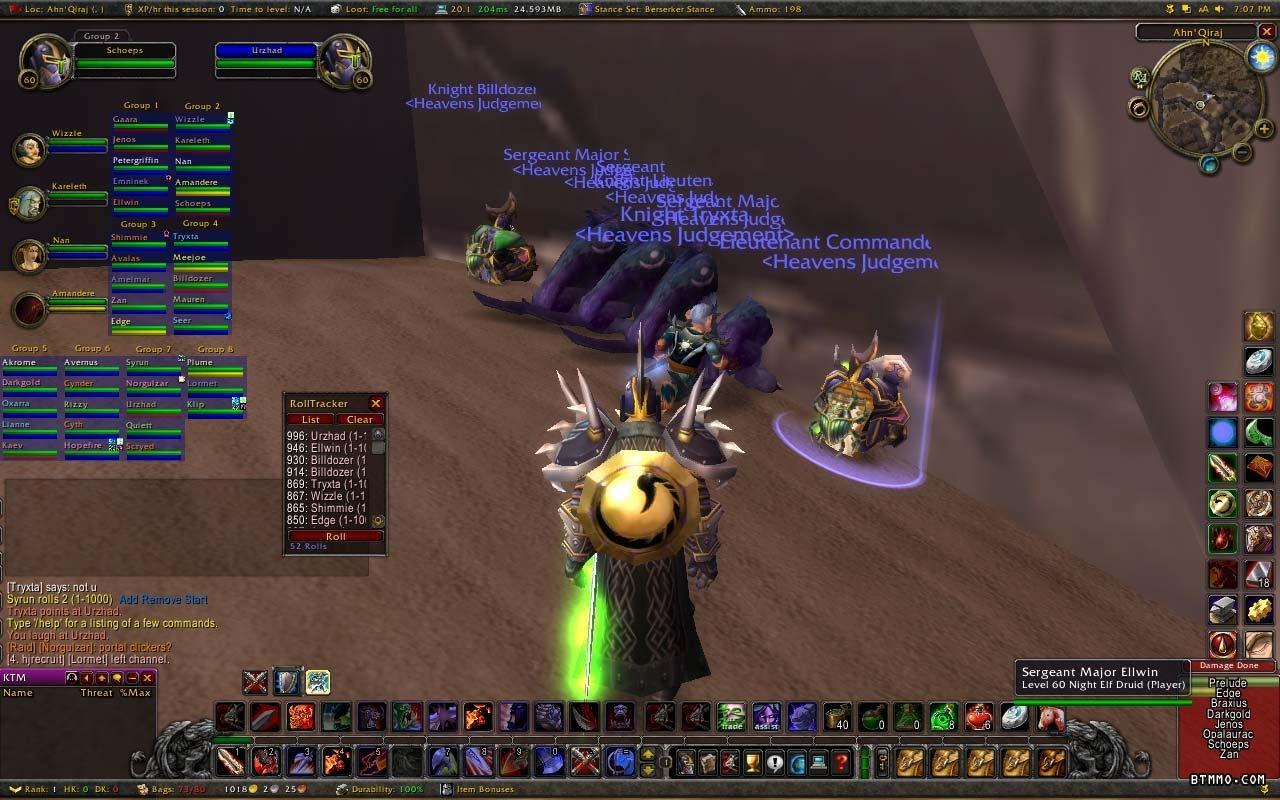The image size is (1280, 800).
Task: Open the golden trophy micro menu button
Action: pyautogui.click(x=753, y=763)
